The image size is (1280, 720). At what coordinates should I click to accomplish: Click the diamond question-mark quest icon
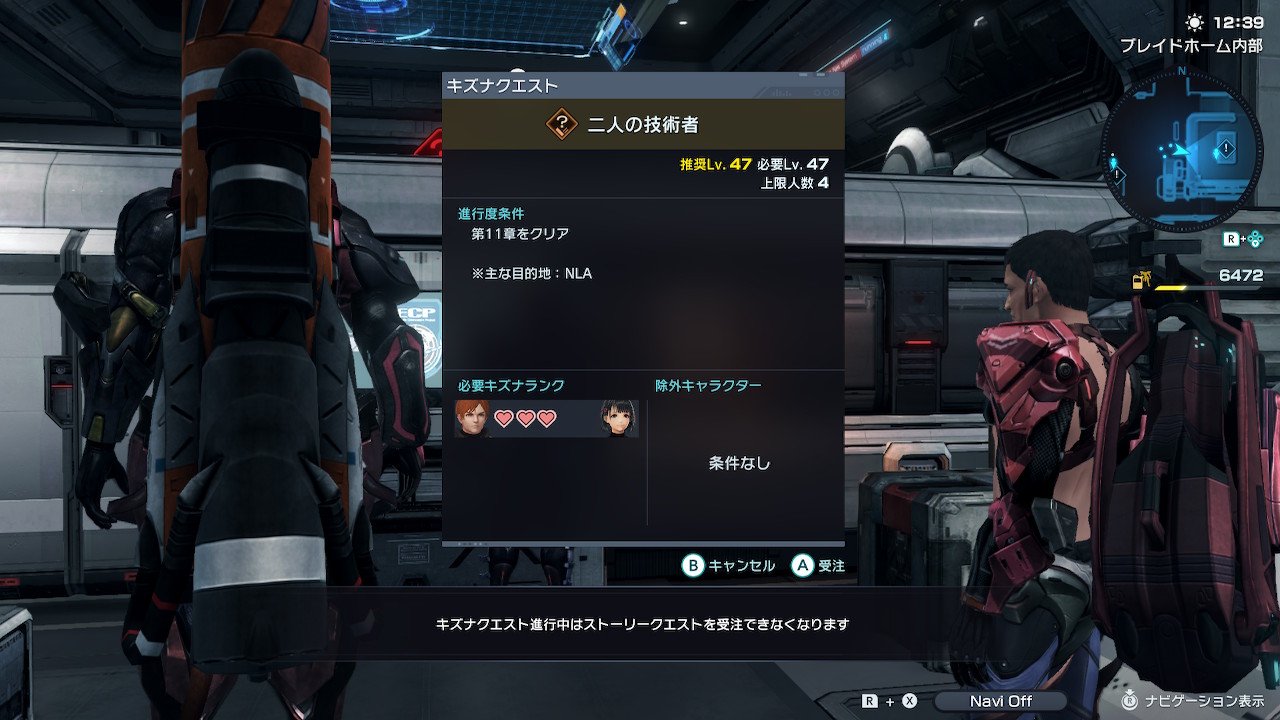563,124
